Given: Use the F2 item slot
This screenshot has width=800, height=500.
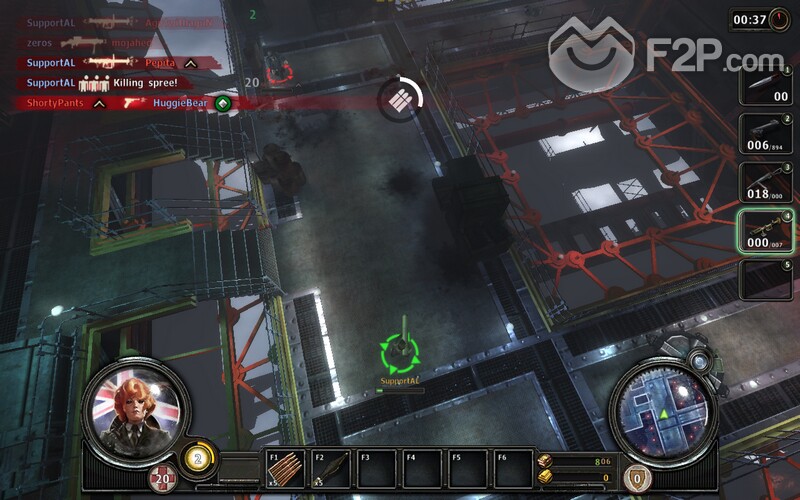Looking at the screenshot, I should click(331, 470).
